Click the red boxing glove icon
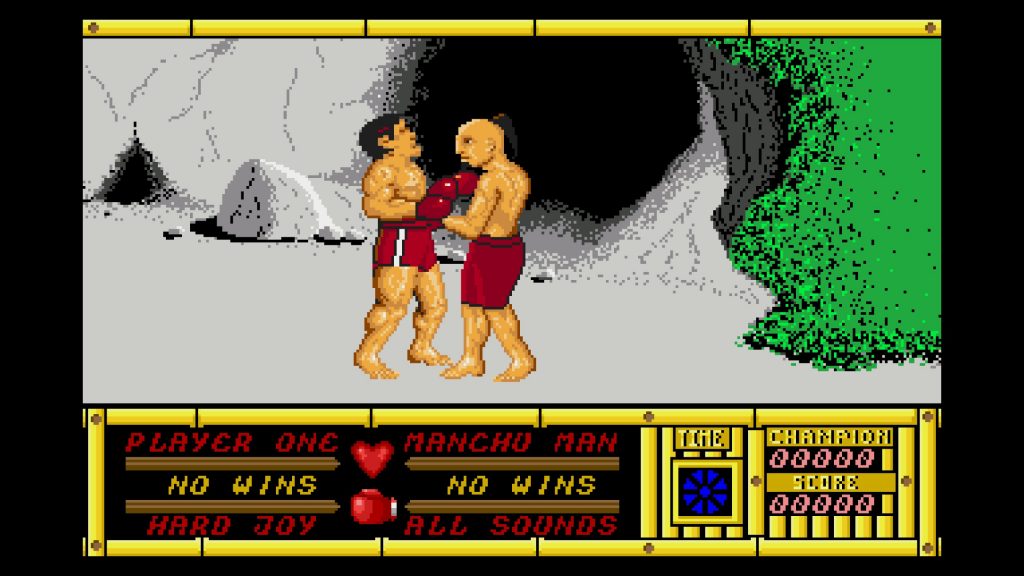The height and width of the screenshot is (576, 1024). click(x=372, y=507)
